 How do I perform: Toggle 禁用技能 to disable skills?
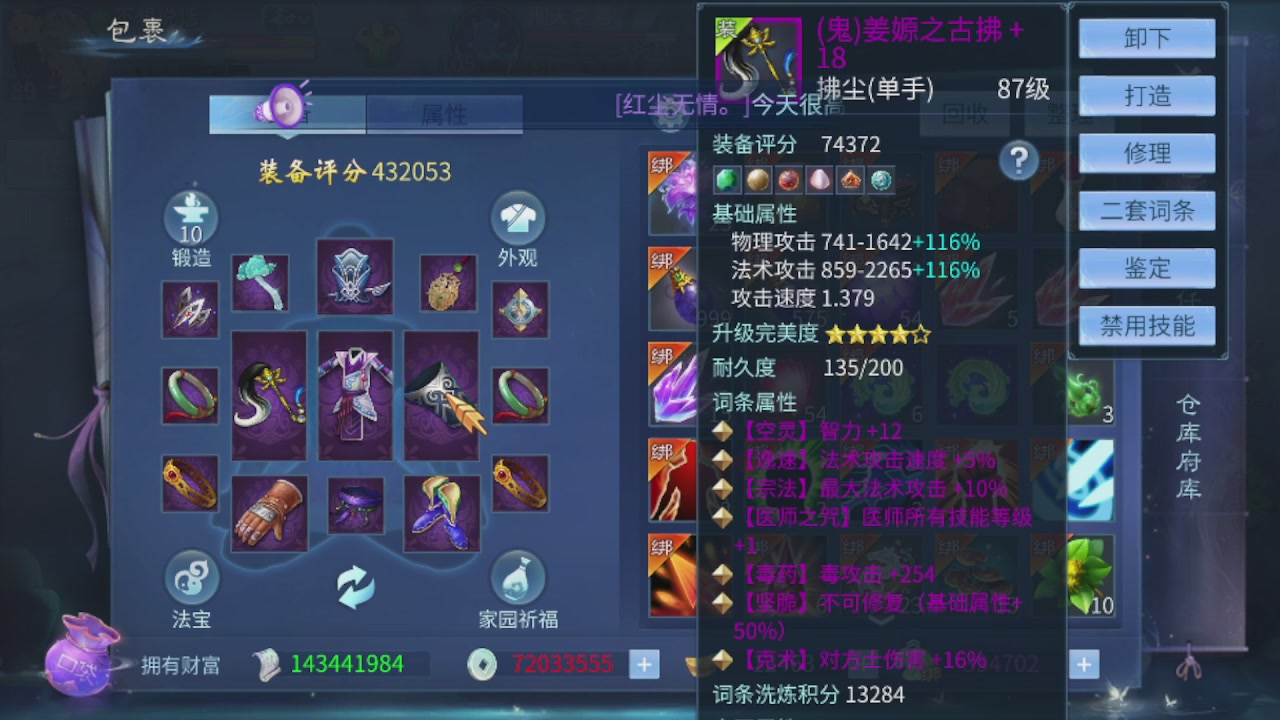(1146, 326)
